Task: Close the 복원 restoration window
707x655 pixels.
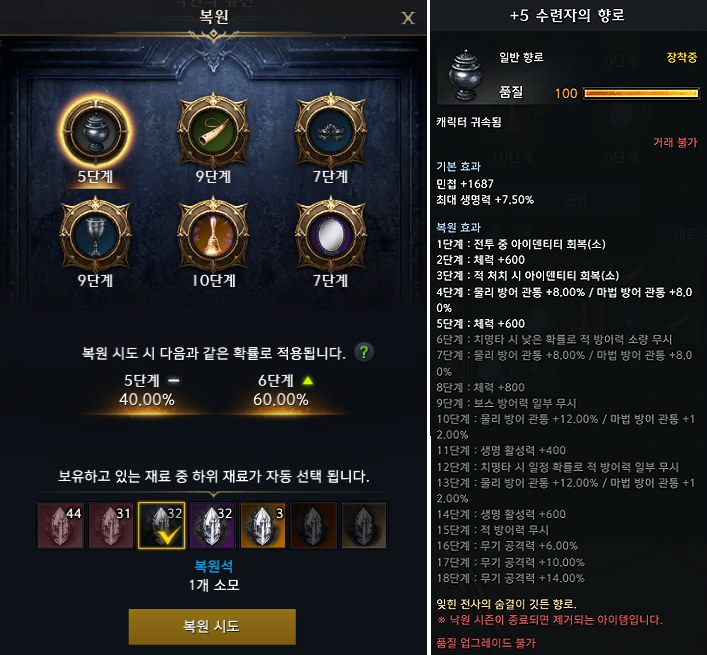Action: (407, 17)
